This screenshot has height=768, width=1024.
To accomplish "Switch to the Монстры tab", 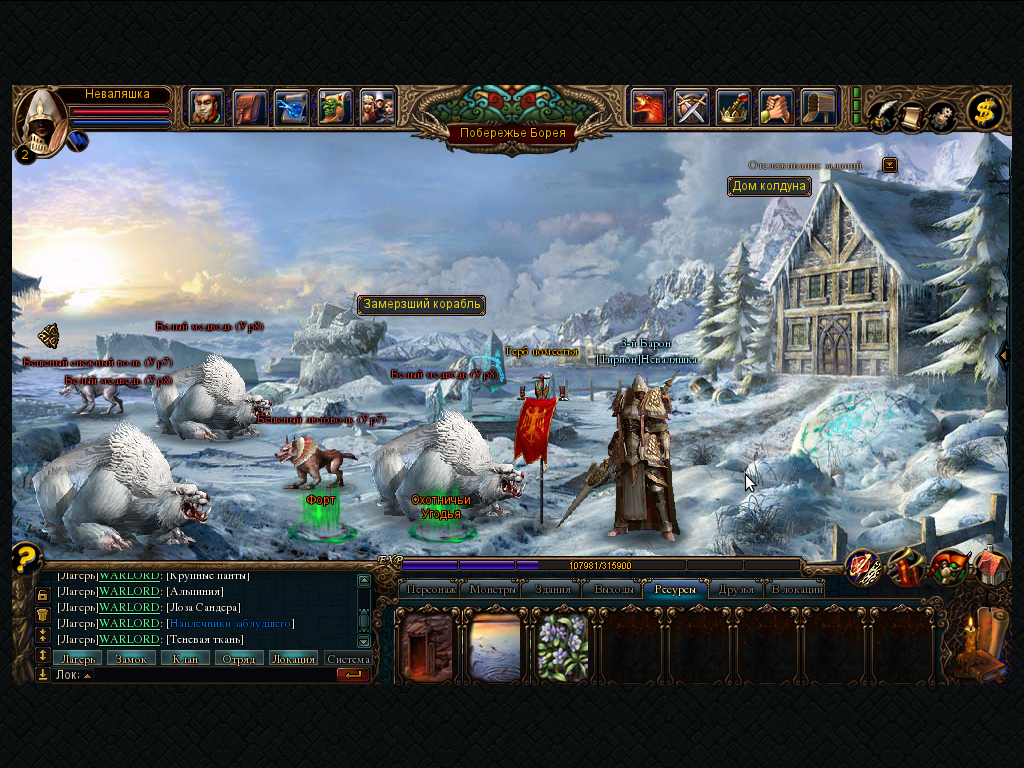I will [490, 589].
